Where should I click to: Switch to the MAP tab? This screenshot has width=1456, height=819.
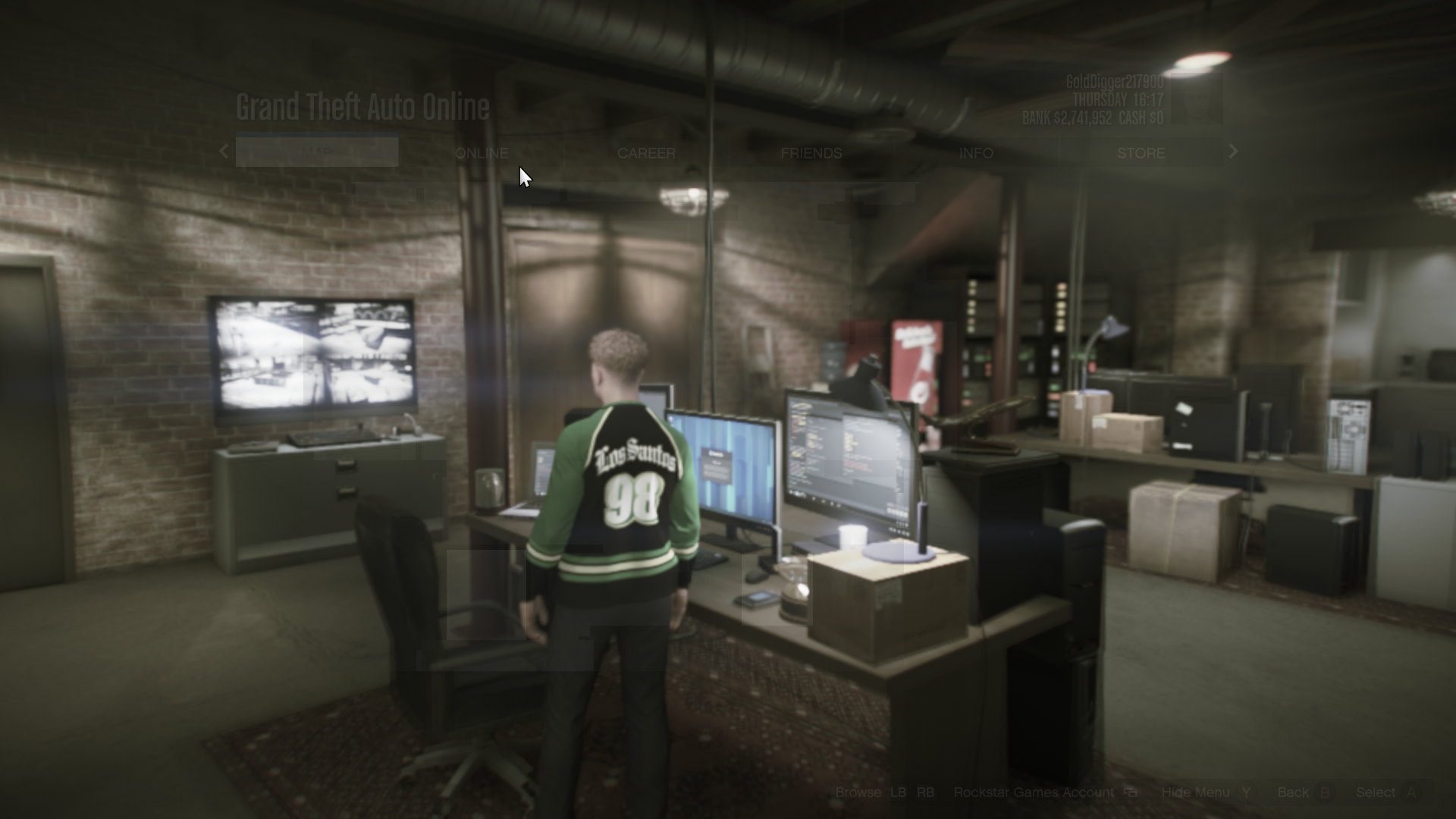(317, 152)
